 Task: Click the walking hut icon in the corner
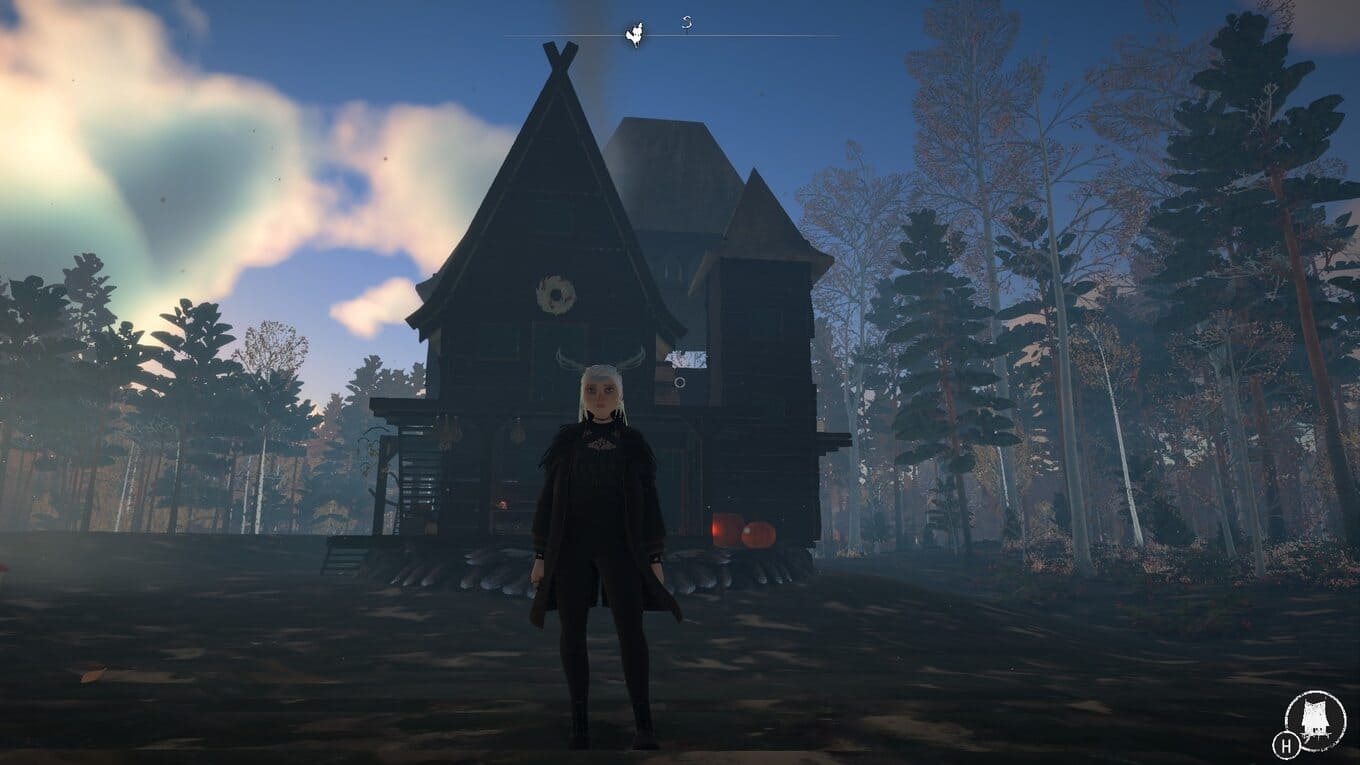(1315, 720)
